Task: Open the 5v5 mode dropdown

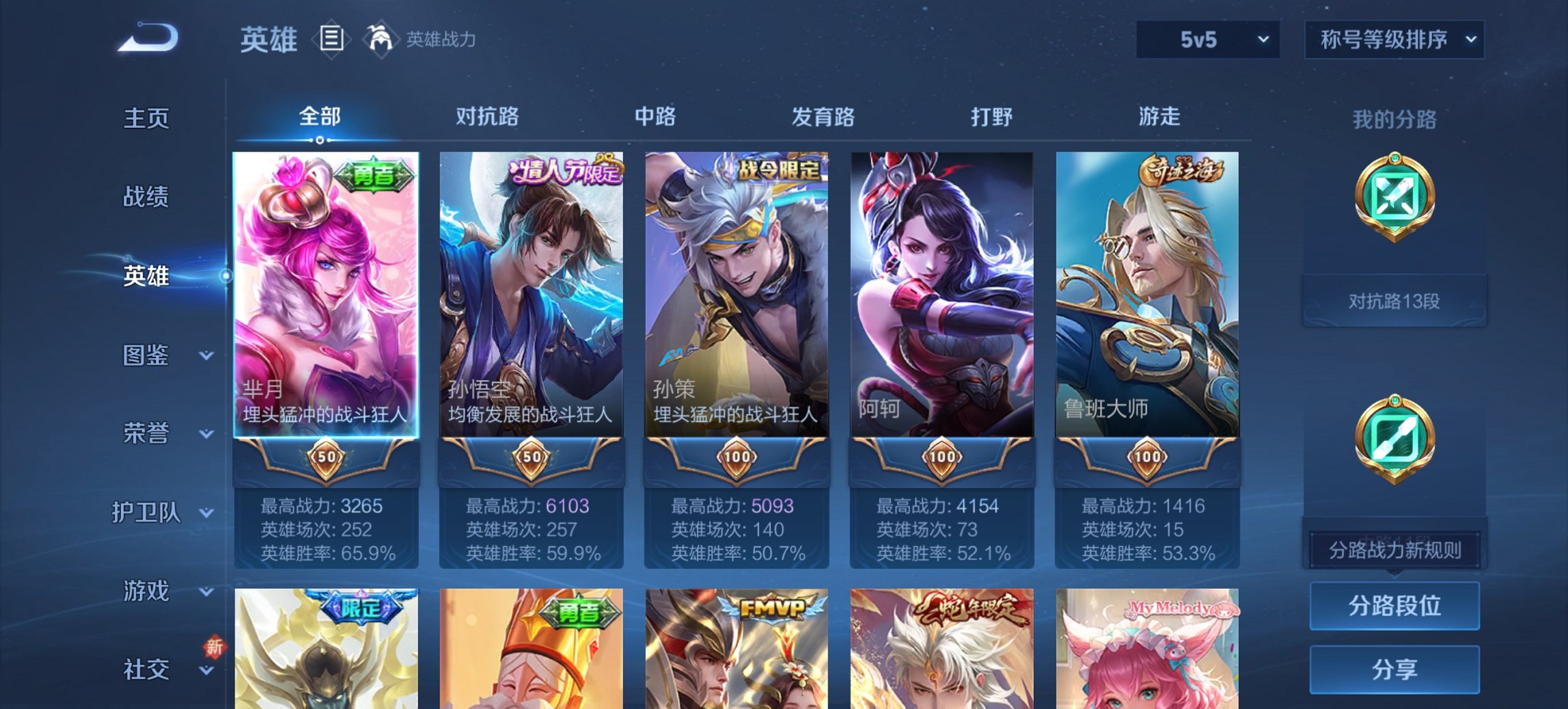Action: click(x=1207, y=40)
